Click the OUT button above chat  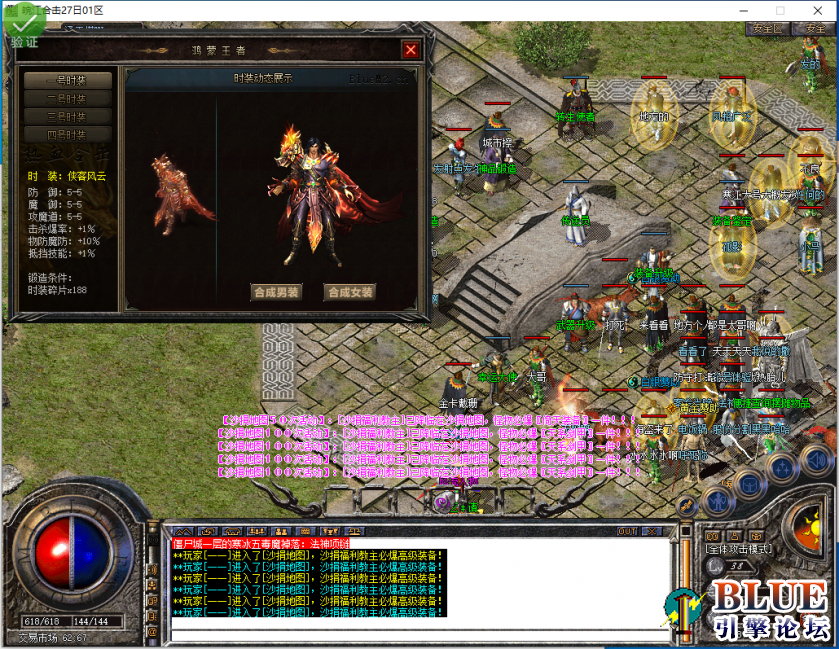tap(627, 531)
